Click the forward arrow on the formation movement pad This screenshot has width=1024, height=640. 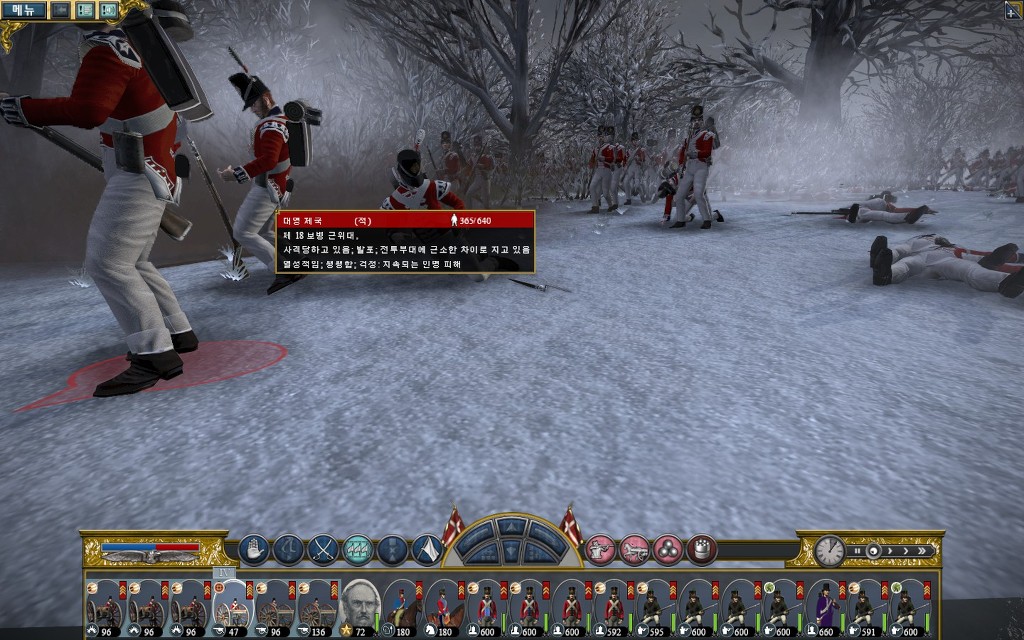(x=512, y=527)
